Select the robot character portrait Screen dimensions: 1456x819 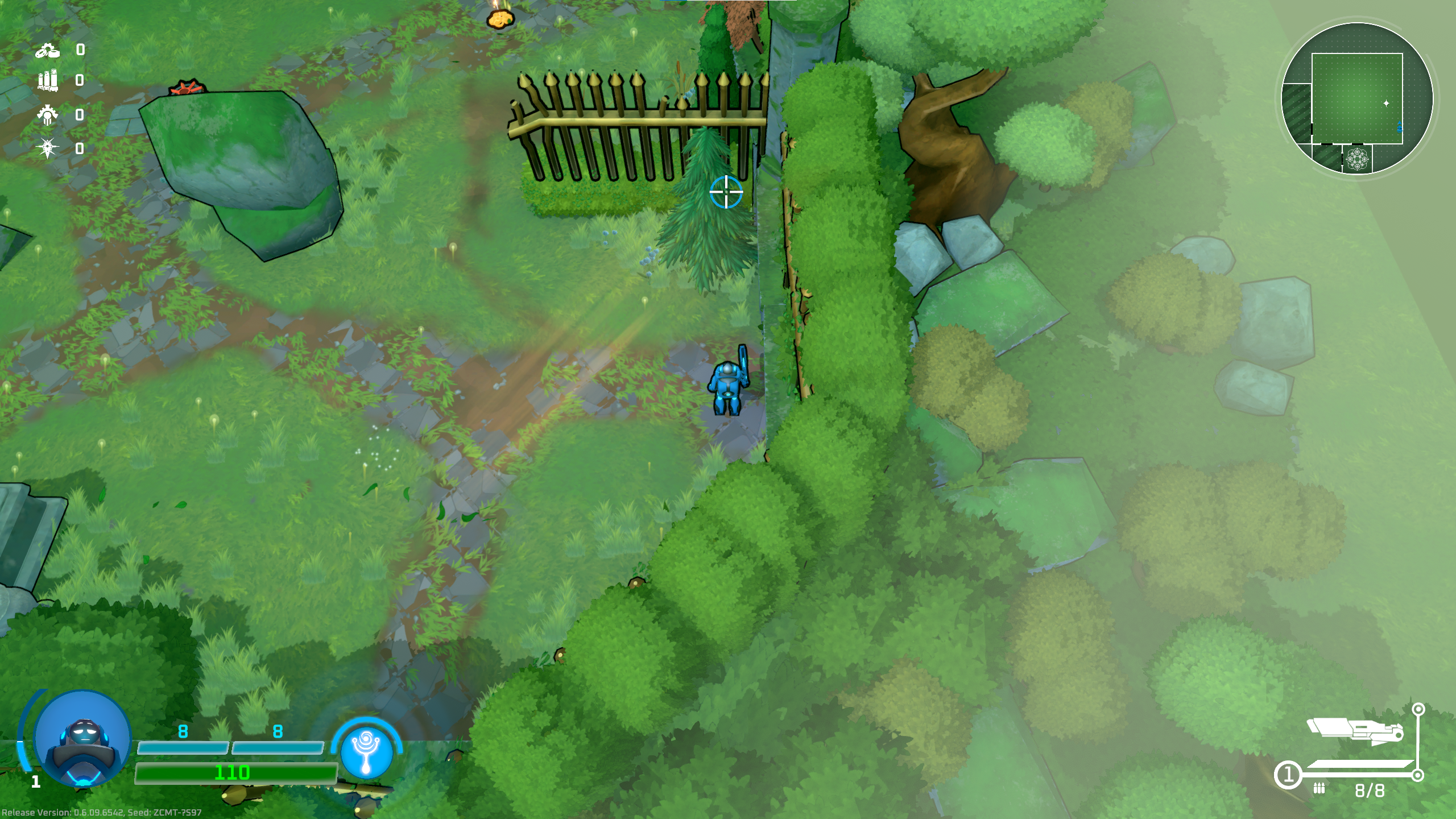(83, 738)
